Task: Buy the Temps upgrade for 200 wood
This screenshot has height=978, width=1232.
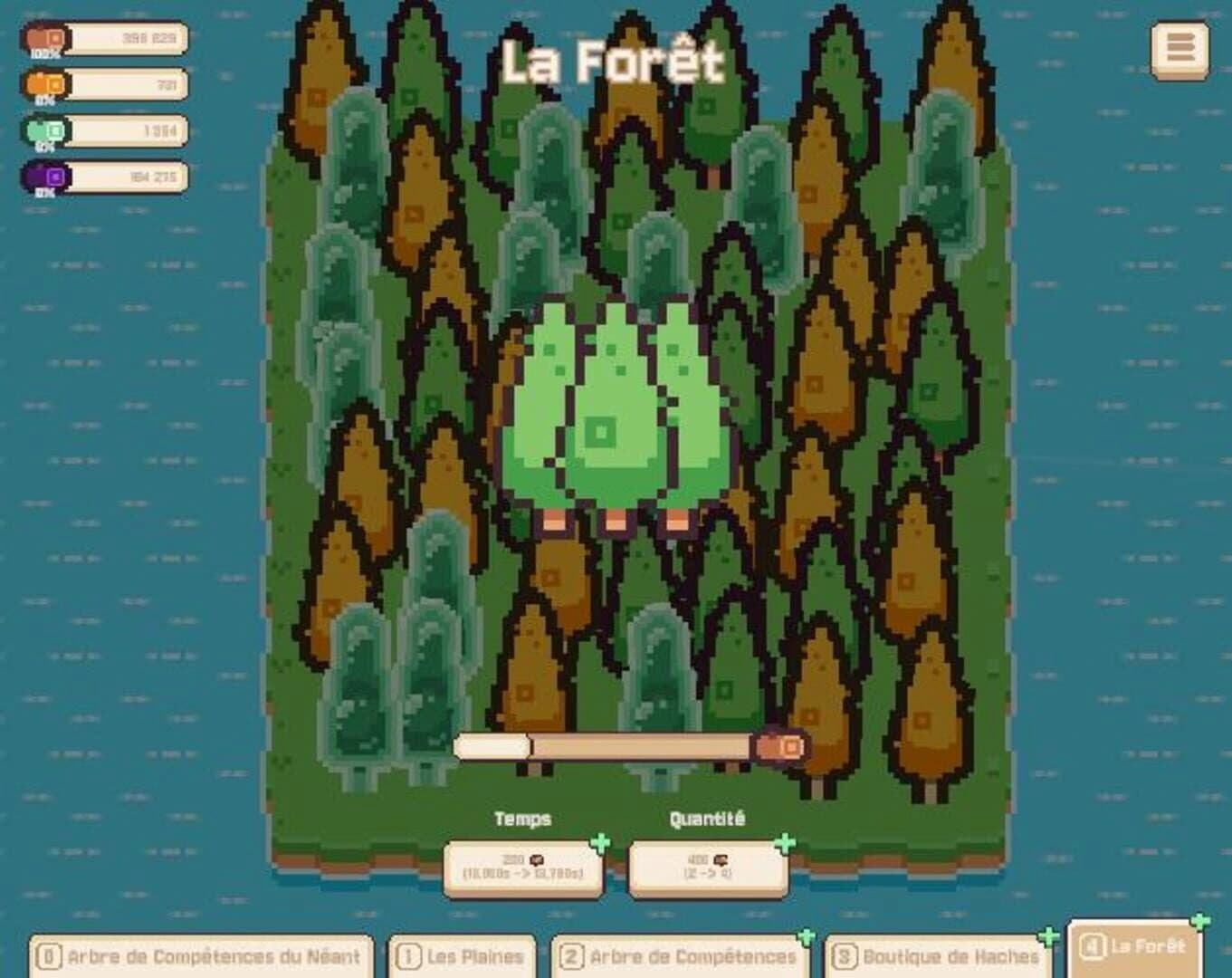Action: [x=522, y=867]
